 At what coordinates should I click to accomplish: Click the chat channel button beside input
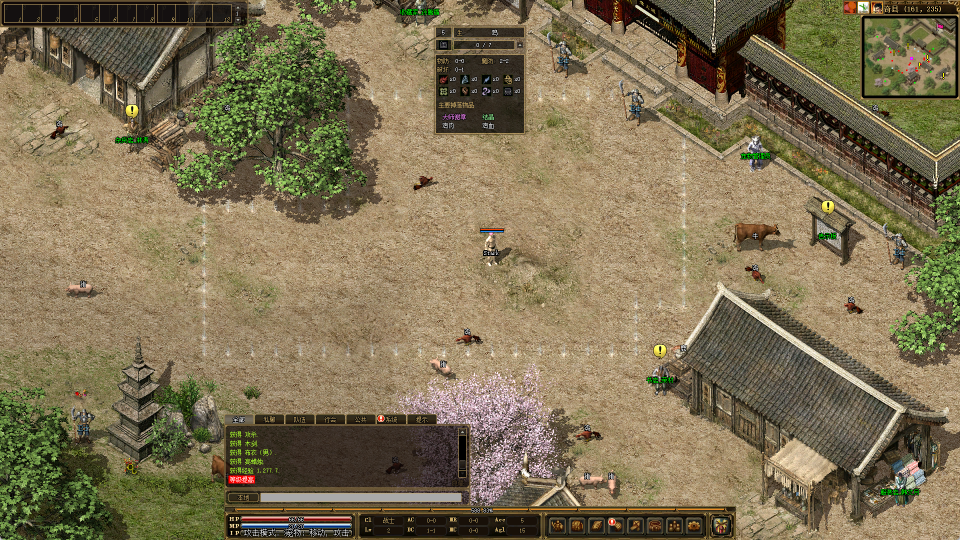coord(242,497)
